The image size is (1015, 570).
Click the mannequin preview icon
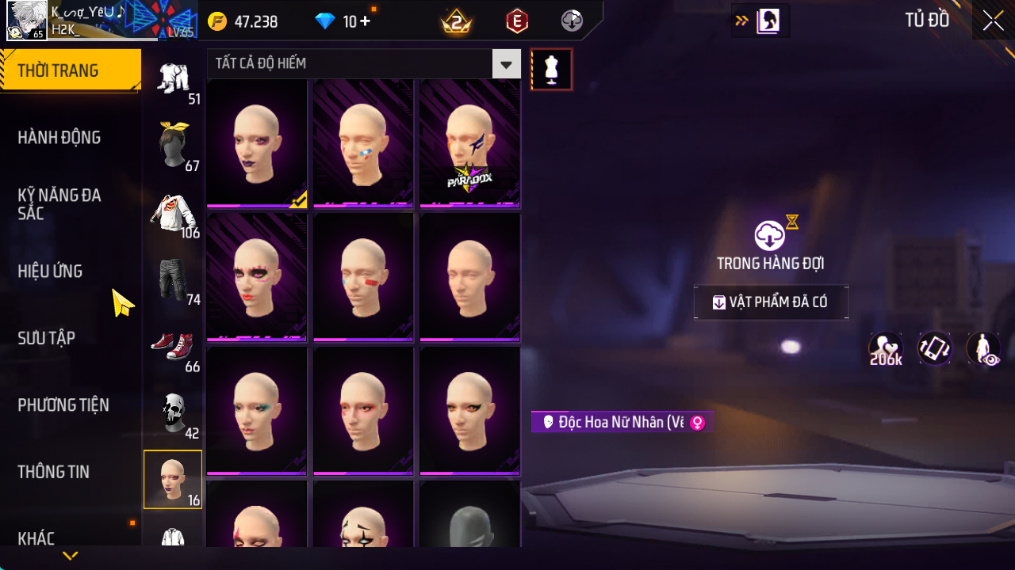pos(551,69)
